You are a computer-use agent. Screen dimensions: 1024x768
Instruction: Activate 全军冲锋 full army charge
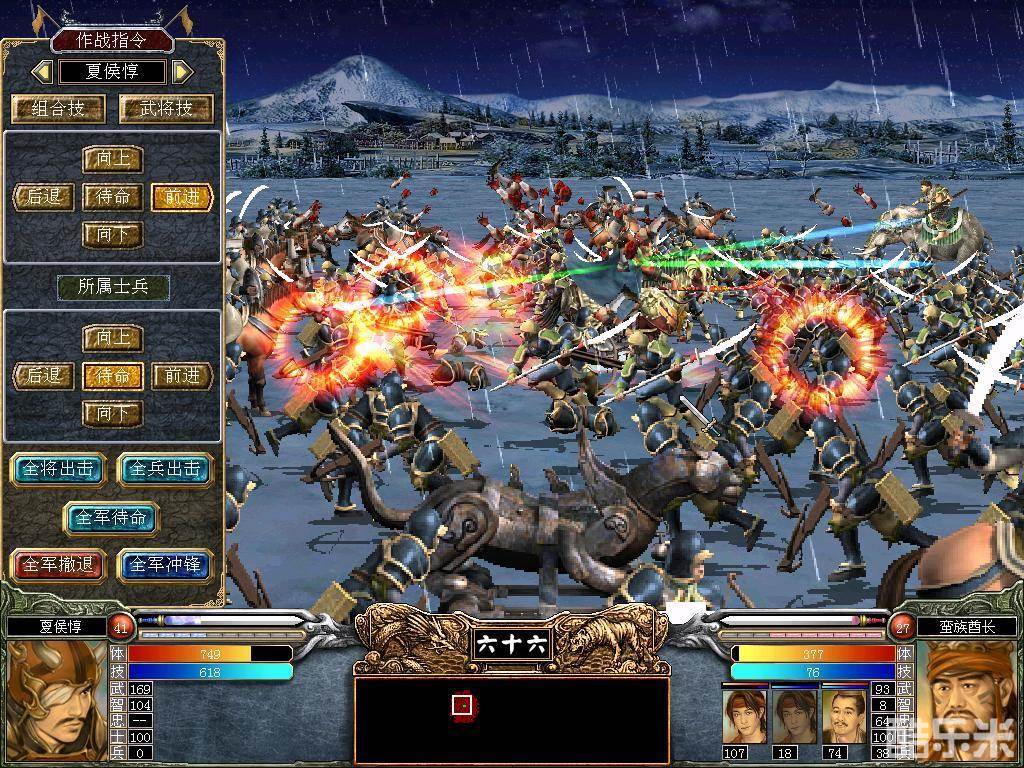click(x=166, y=564)
